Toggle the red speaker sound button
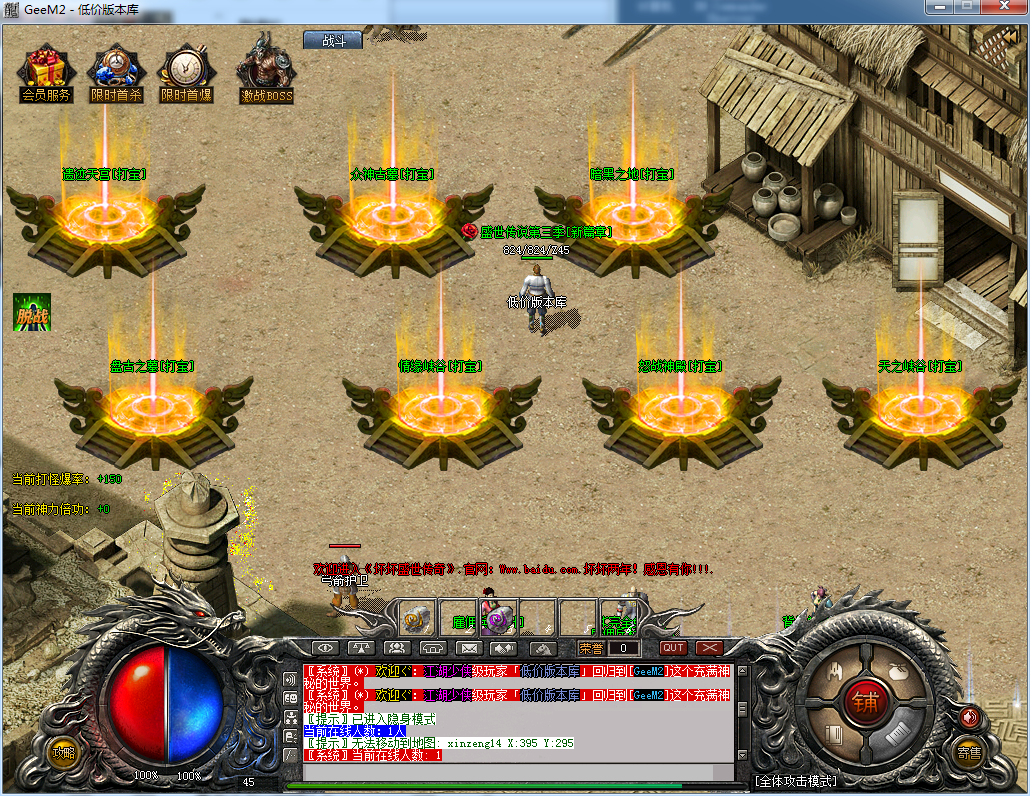Screen dimensions: 1030x796 click(x=968, y=716)
